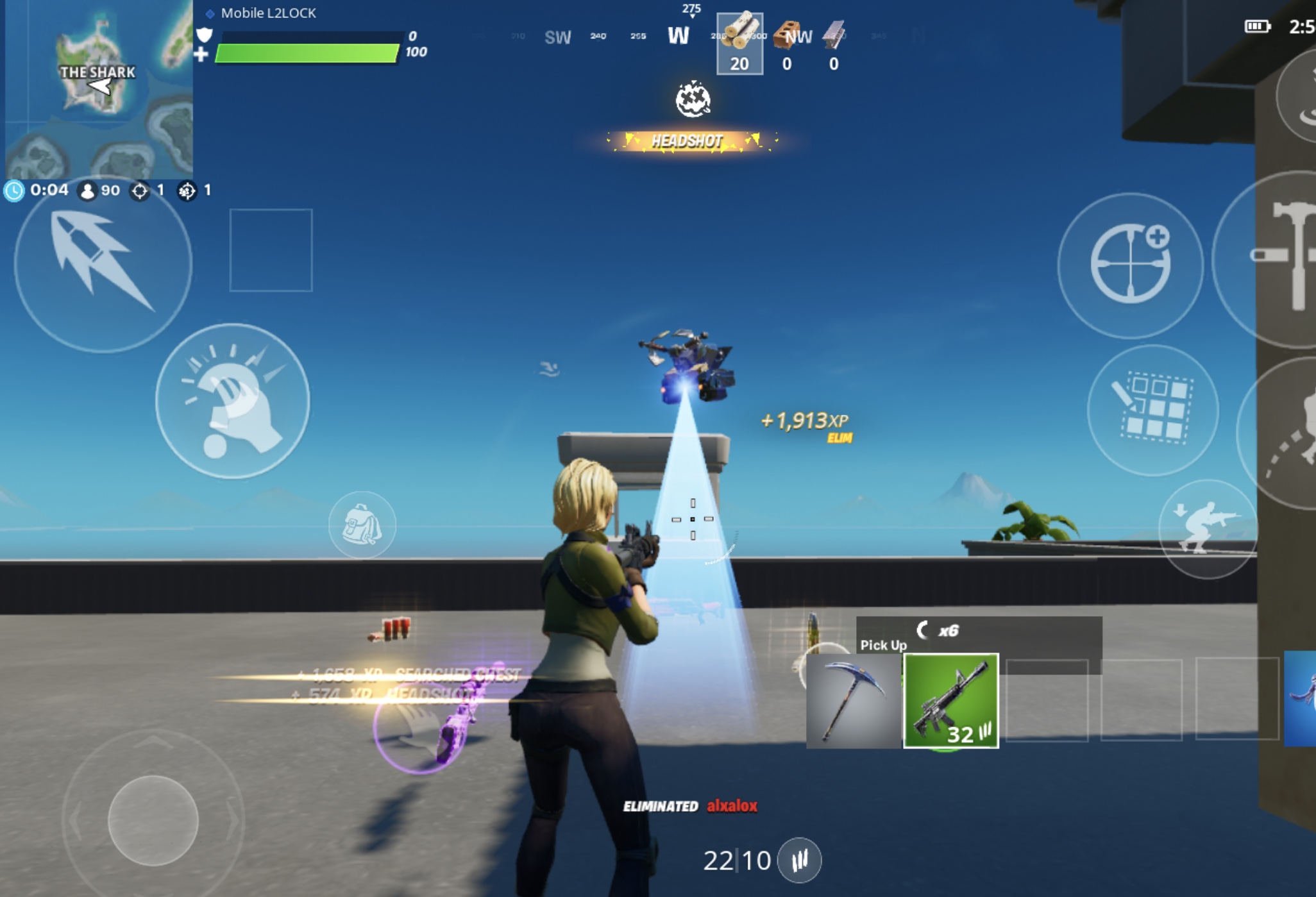This screenshot has height=897, width=1316.
Task: Tap the crouch button
Action: [1207, 528]
